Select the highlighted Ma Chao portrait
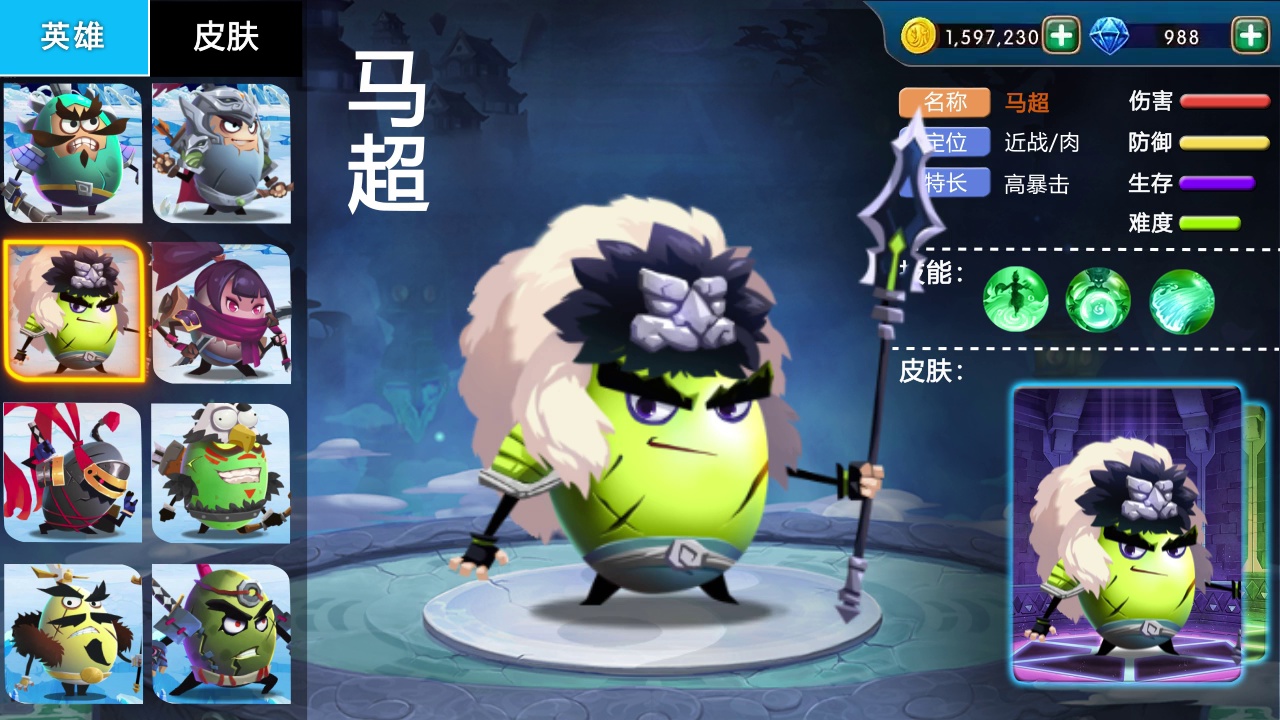This screenshot has width=1280, height=720. click(x=73, y=310)
